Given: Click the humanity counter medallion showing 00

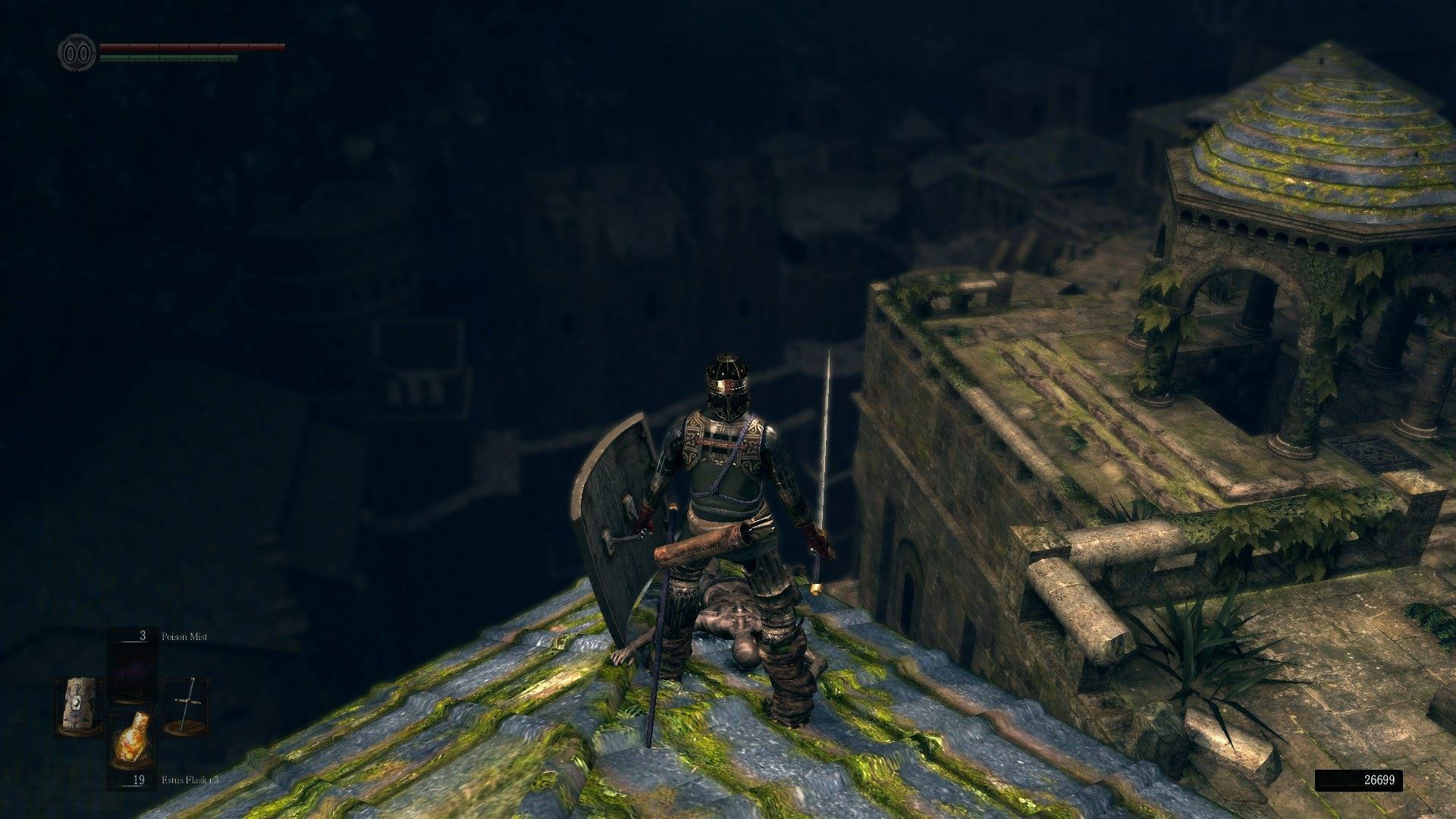Looking at the screenshot, I should pyautogui.click(x=76, y=49).
